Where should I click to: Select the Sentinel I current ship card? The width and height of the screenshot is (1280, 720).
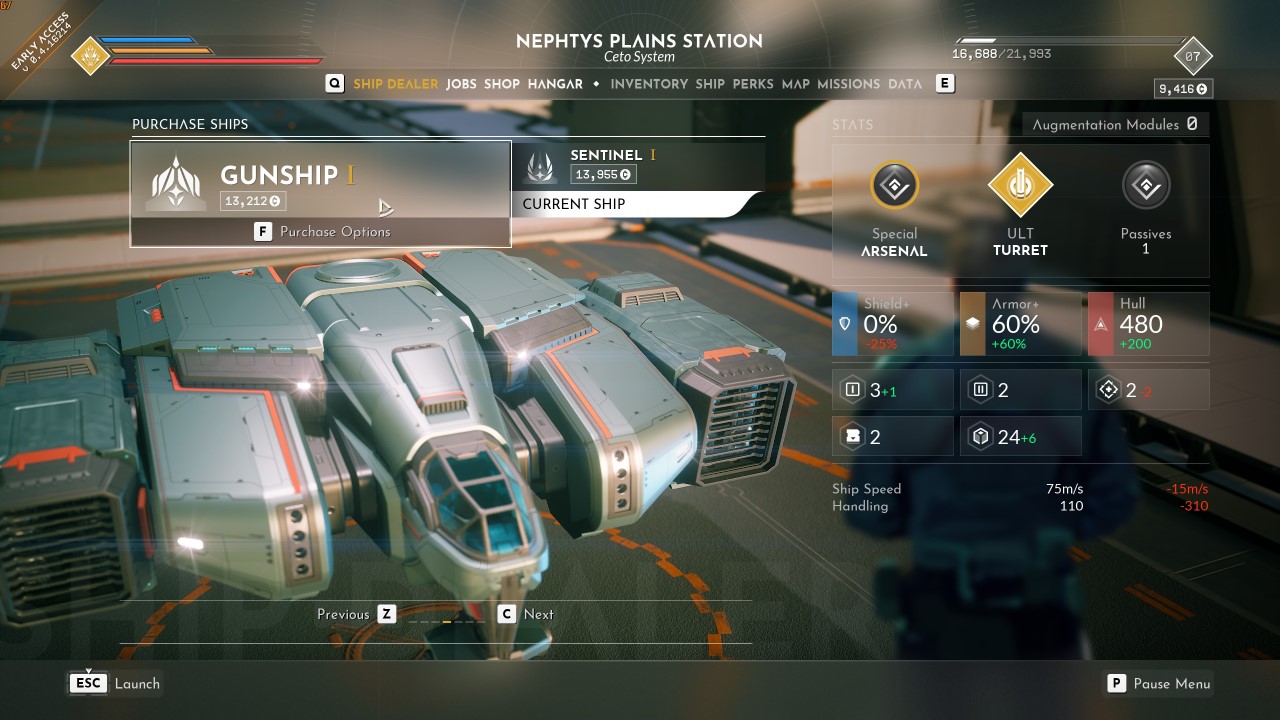pyautogui.click(x=638, y=166)
